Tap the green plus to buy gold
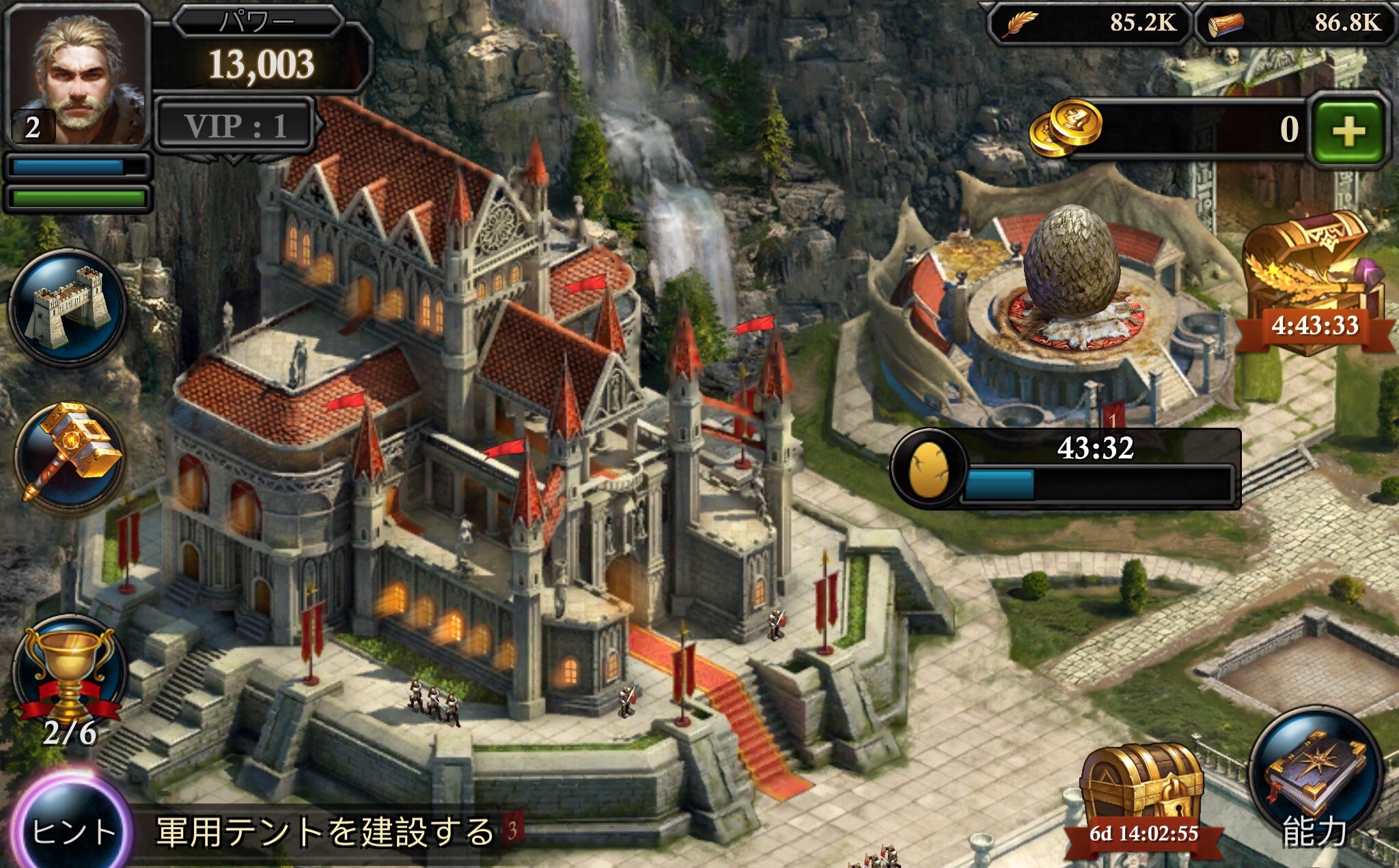Viewport: 1399px width, 868px height. [x=1348, y=130]
